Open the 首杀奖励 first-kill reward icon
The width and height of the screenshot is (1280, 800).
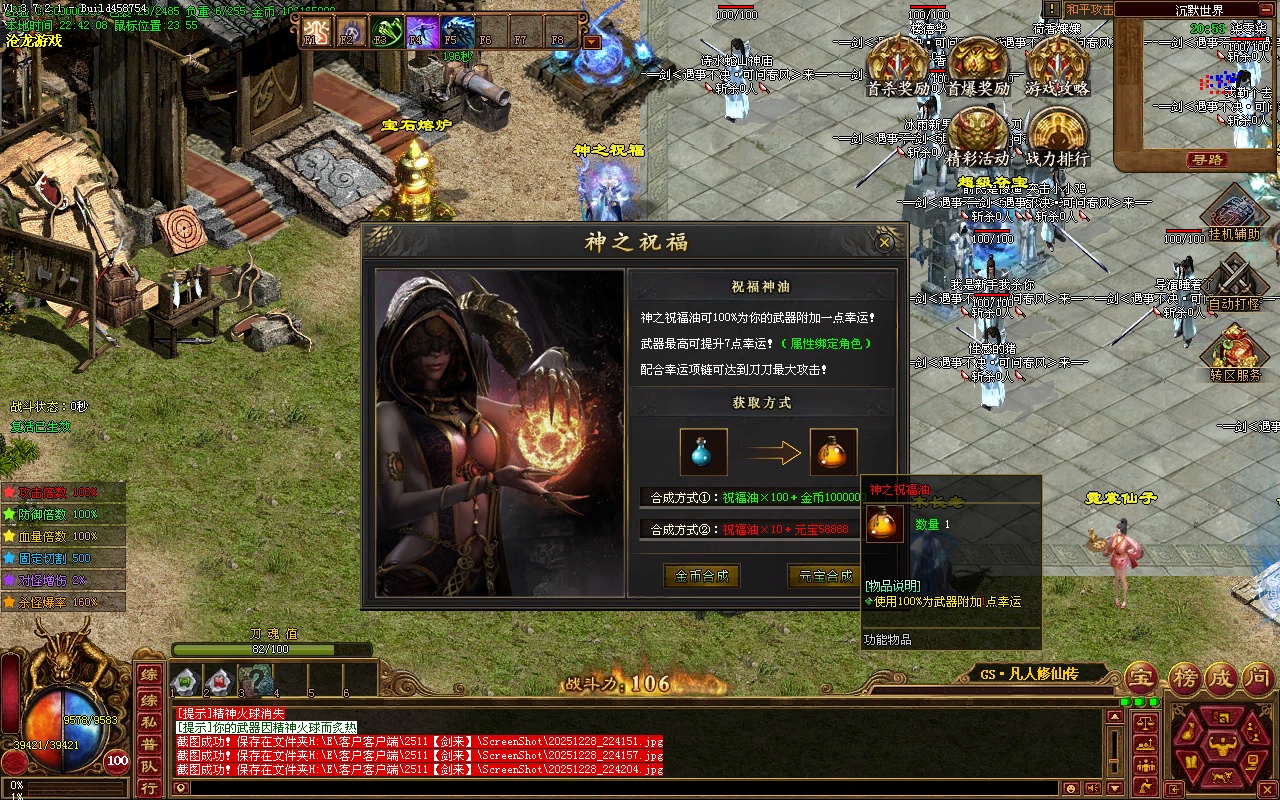tap(897, 66)
